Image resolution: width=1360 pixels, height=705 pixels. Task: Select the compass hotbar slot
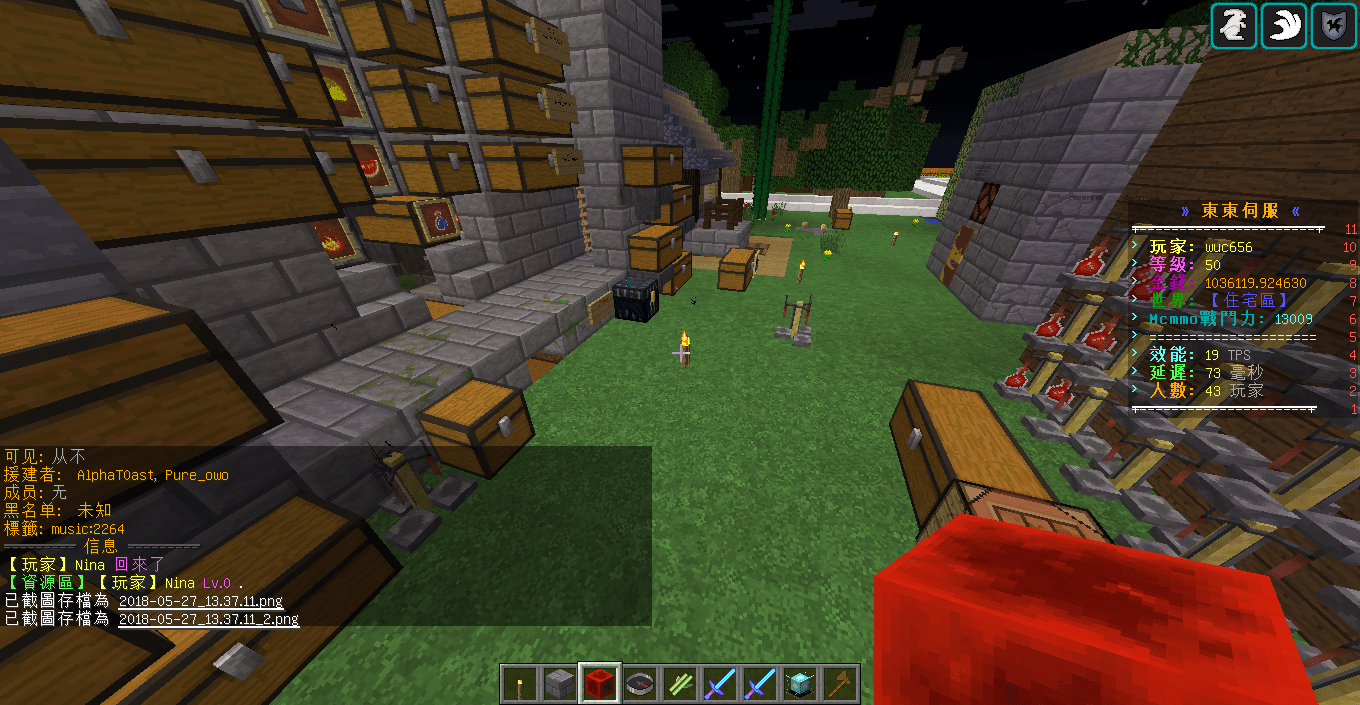[x=640, y=684]
